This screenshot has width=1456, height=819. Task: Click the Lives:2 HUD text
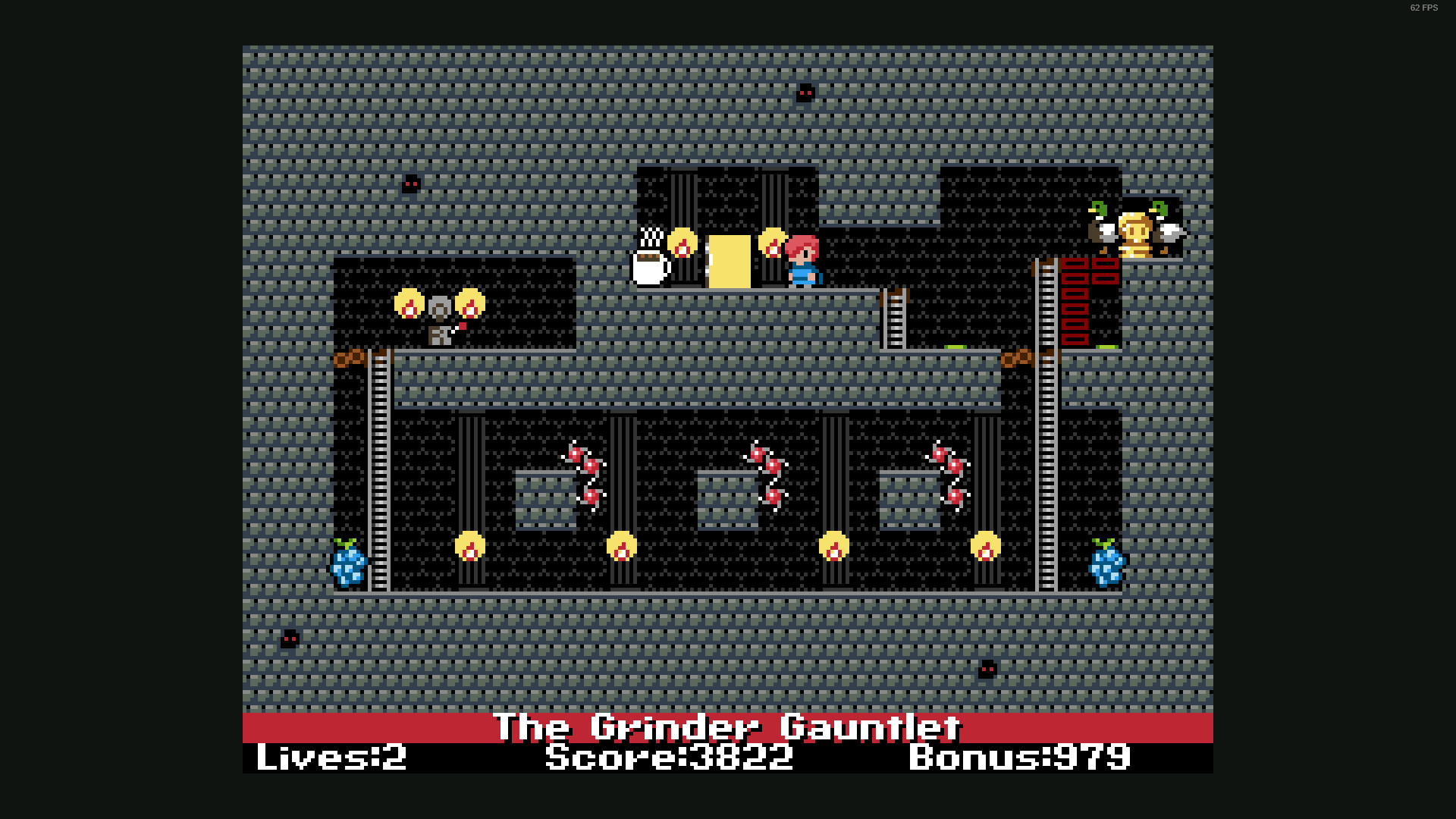tap(330, 757)
